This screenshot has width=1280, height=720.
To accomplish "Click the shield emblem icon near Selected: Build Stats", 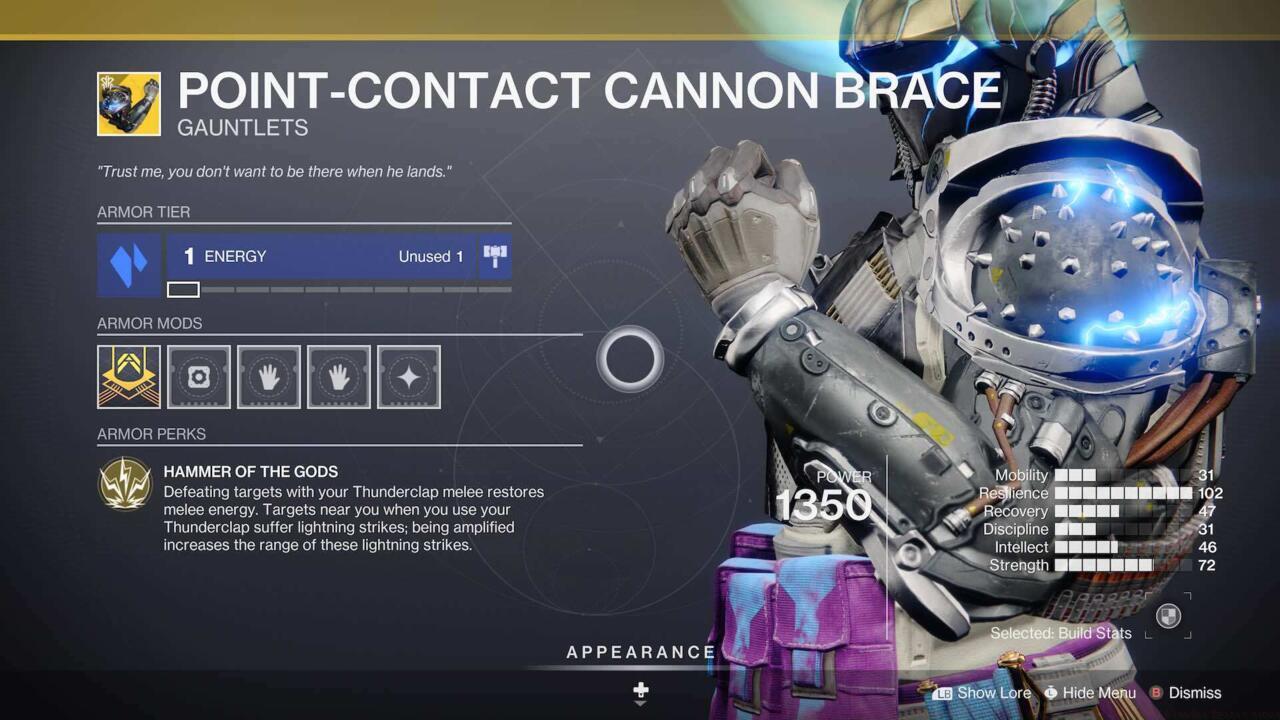I will 1168,617.
